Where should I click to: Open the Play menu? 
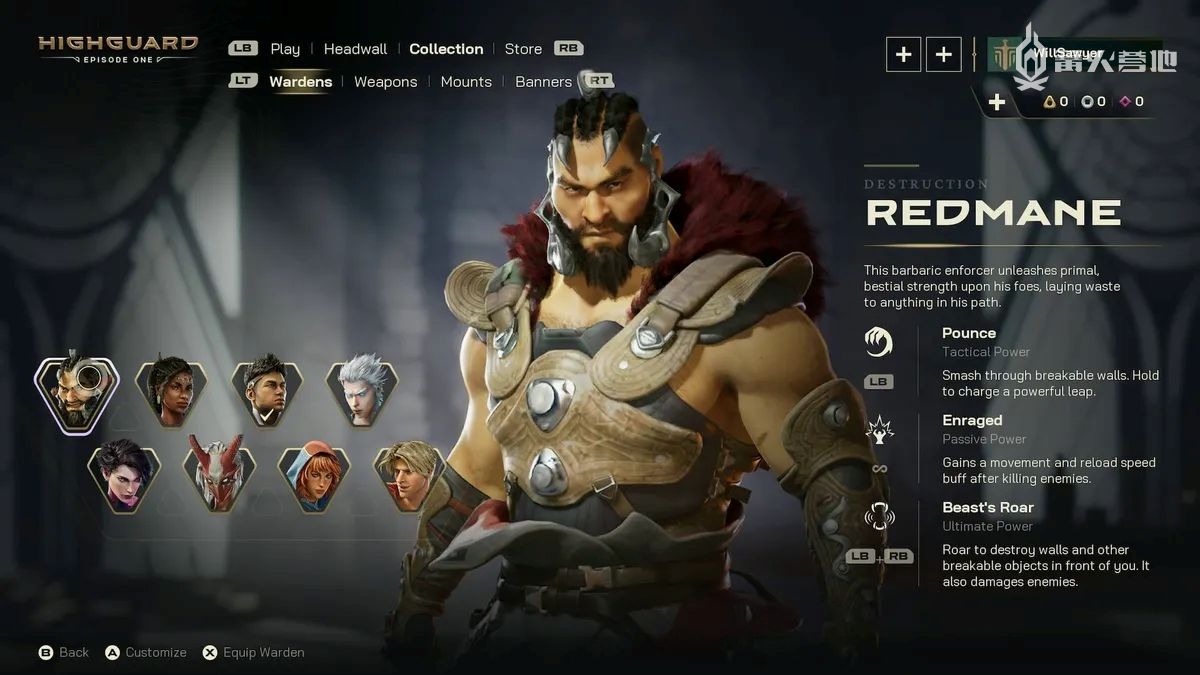[285, 49]
